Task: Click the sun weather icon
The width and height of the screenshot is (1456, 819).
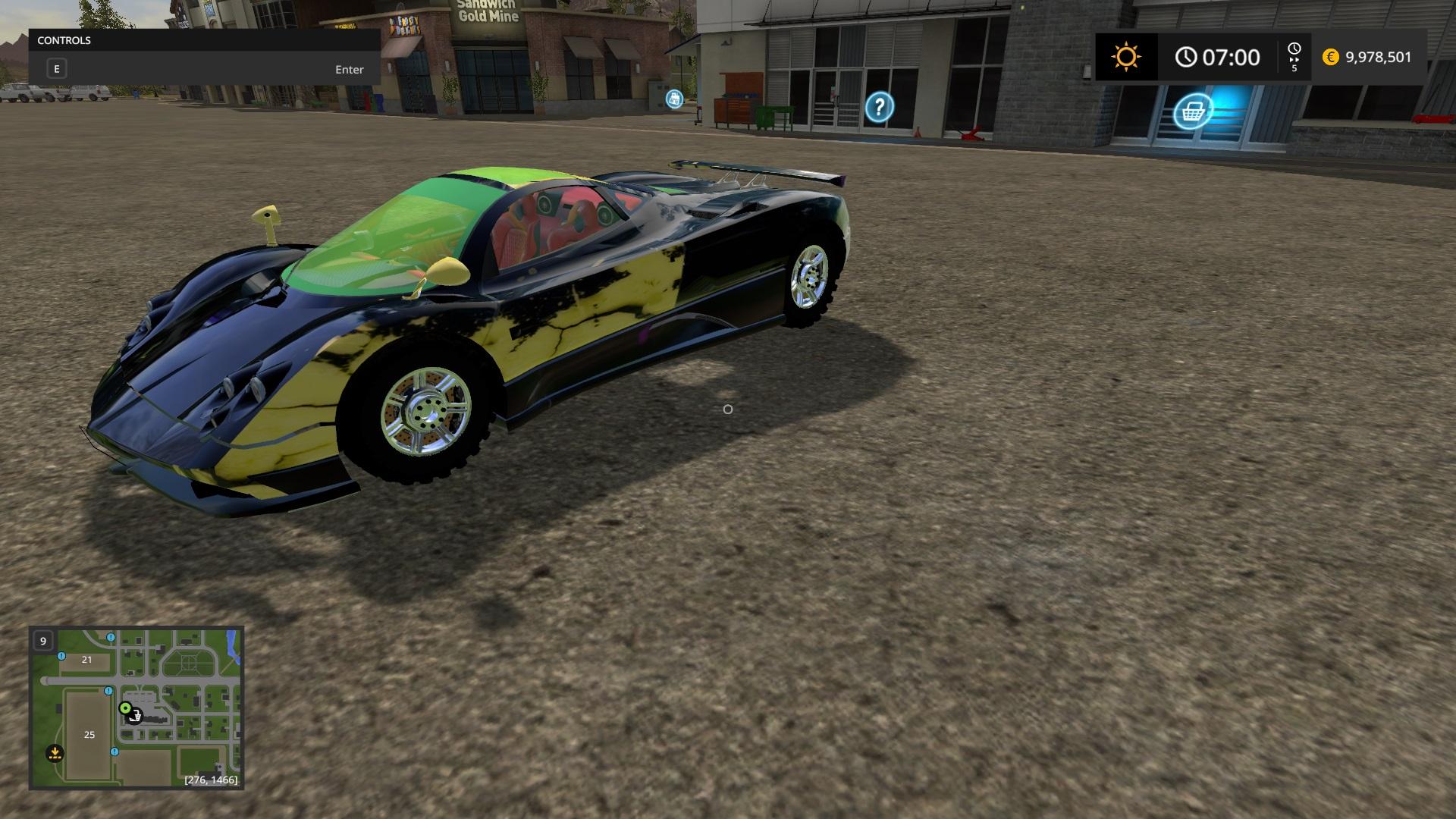Action: coord(1126,58)
